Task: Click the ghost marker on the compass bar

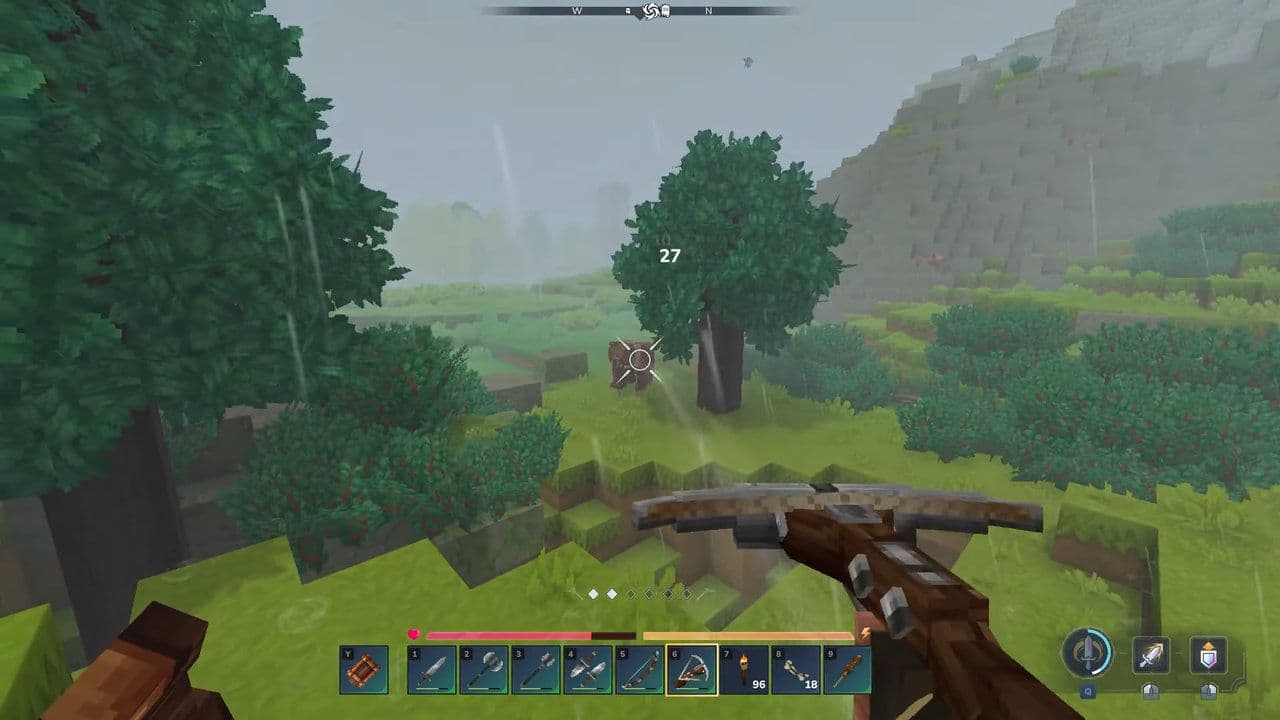Action: (667, 11)
